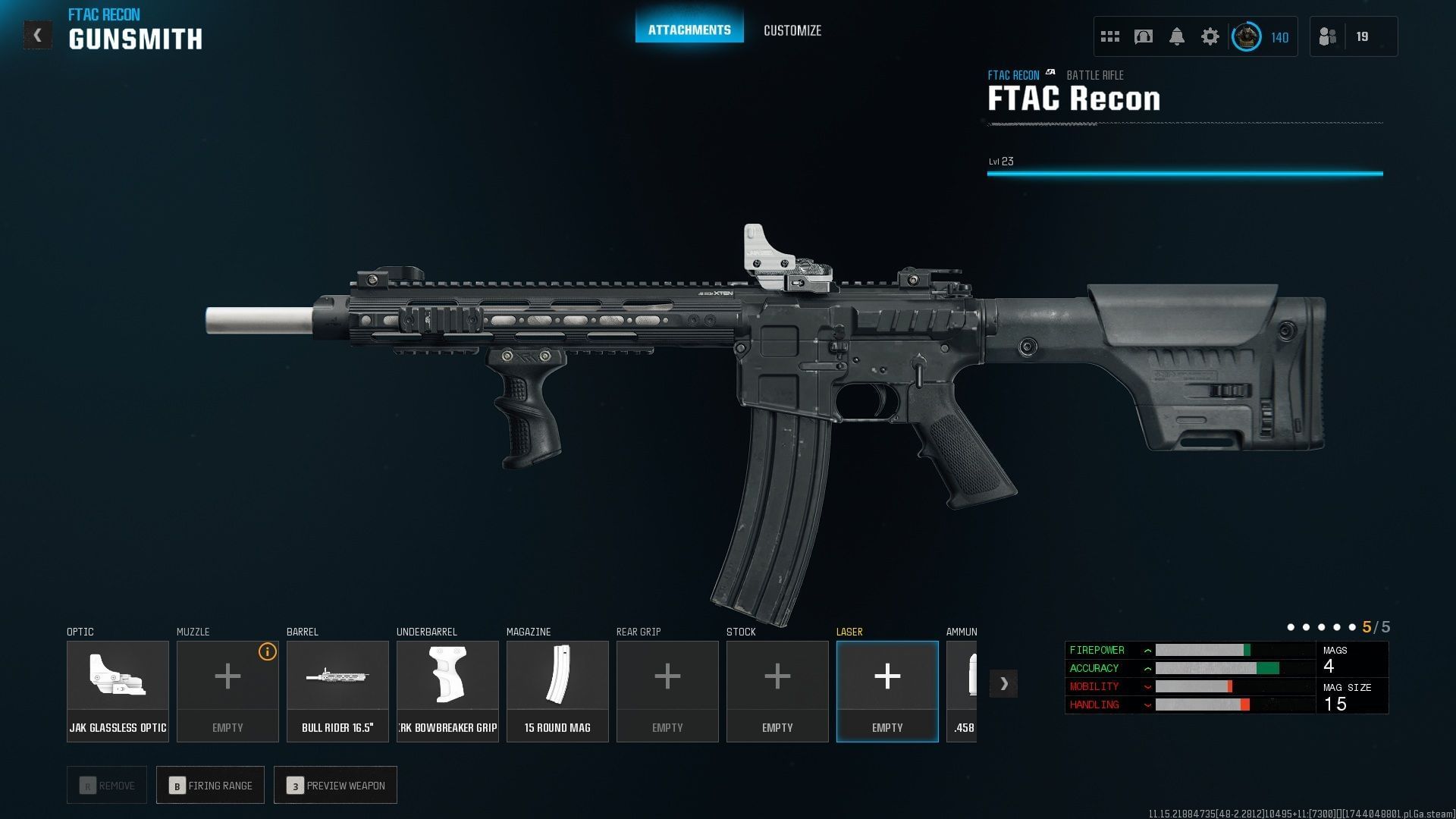Pick the empty Stock slot
The image size is (1456, 819).
pyautogui.click(x=777, y=691)
